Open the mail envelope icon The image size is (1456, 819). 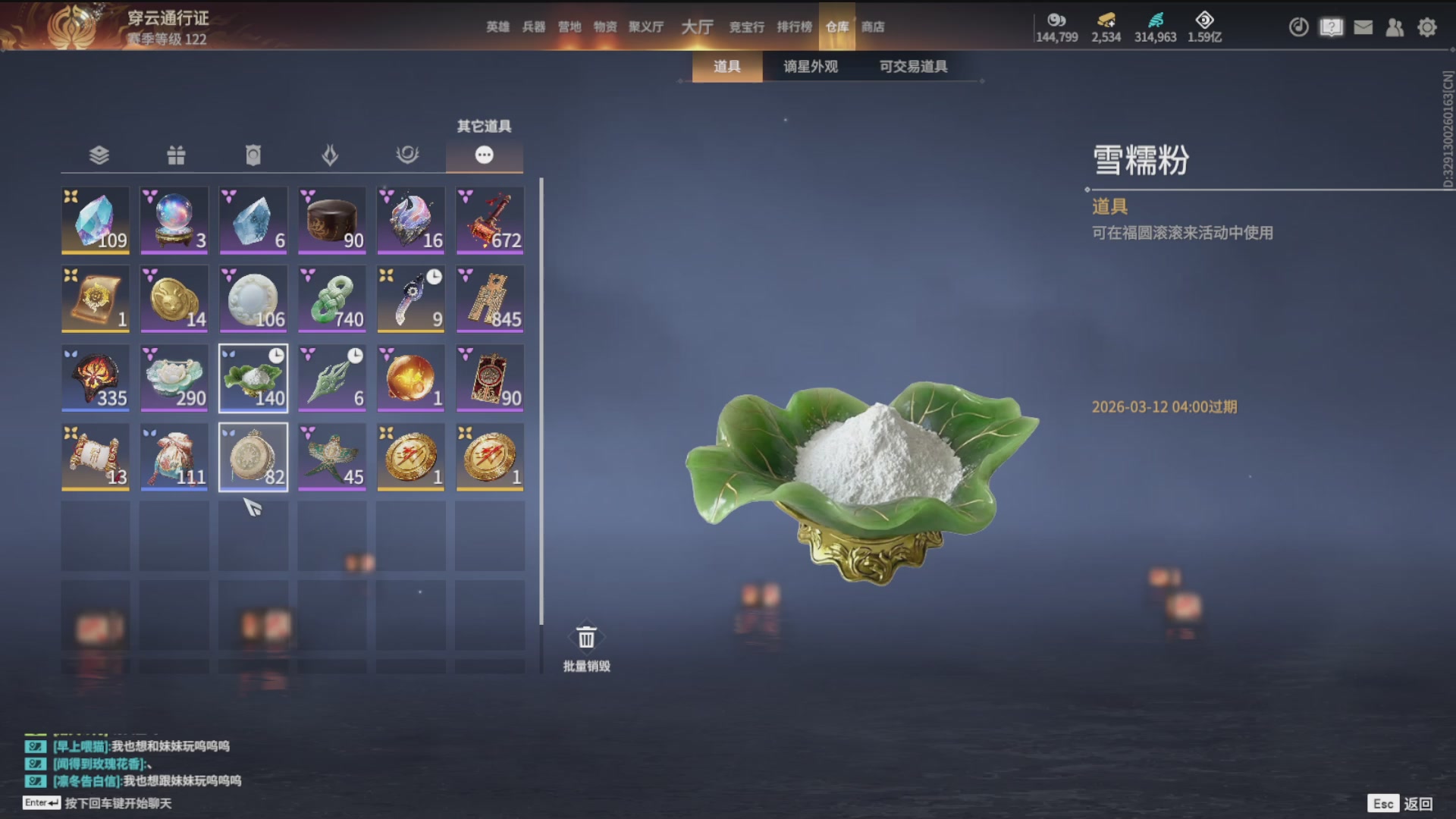pos(1363,27)
